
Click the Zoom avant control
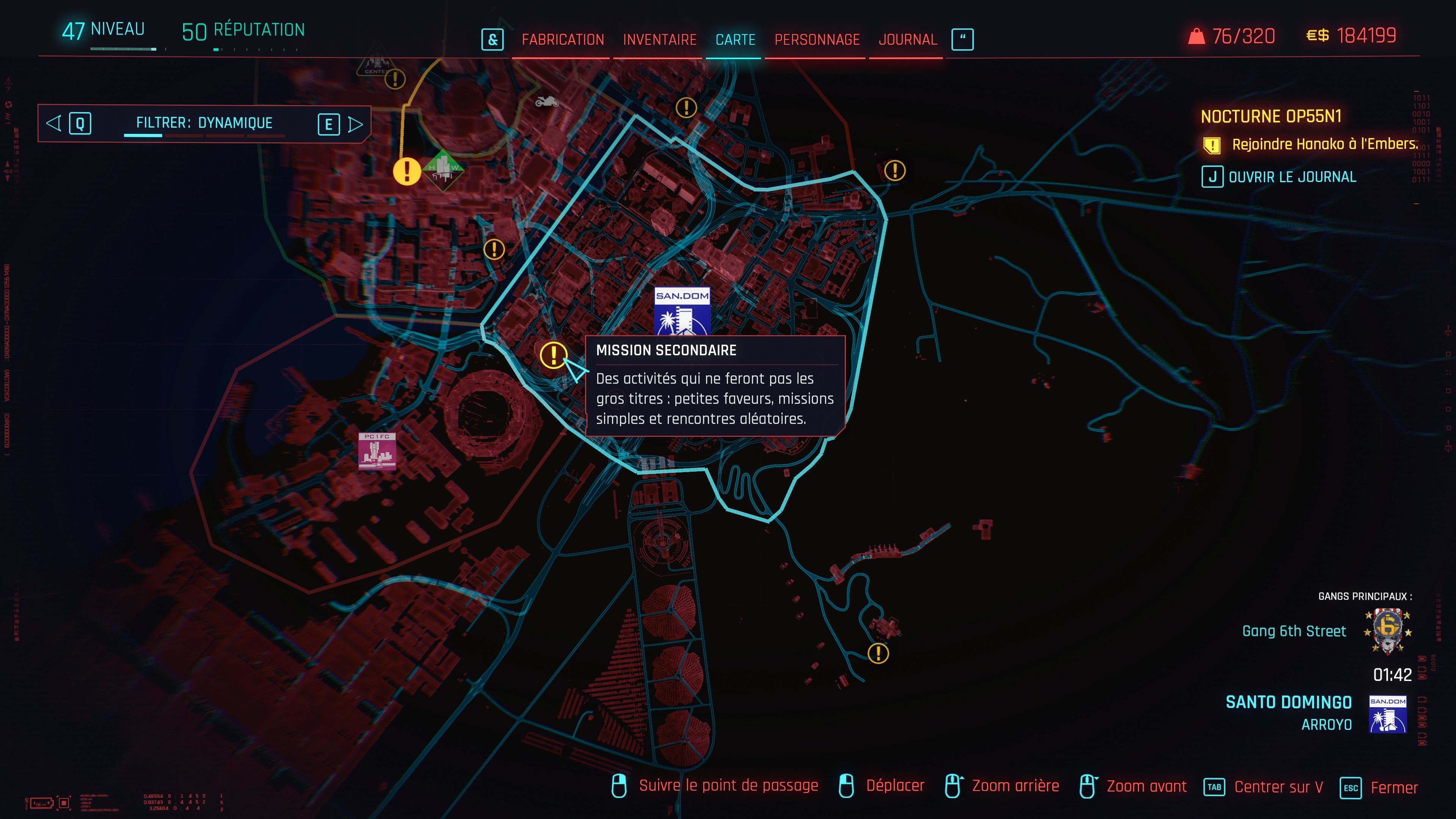pyautogui.click(x=1146, y=786)
